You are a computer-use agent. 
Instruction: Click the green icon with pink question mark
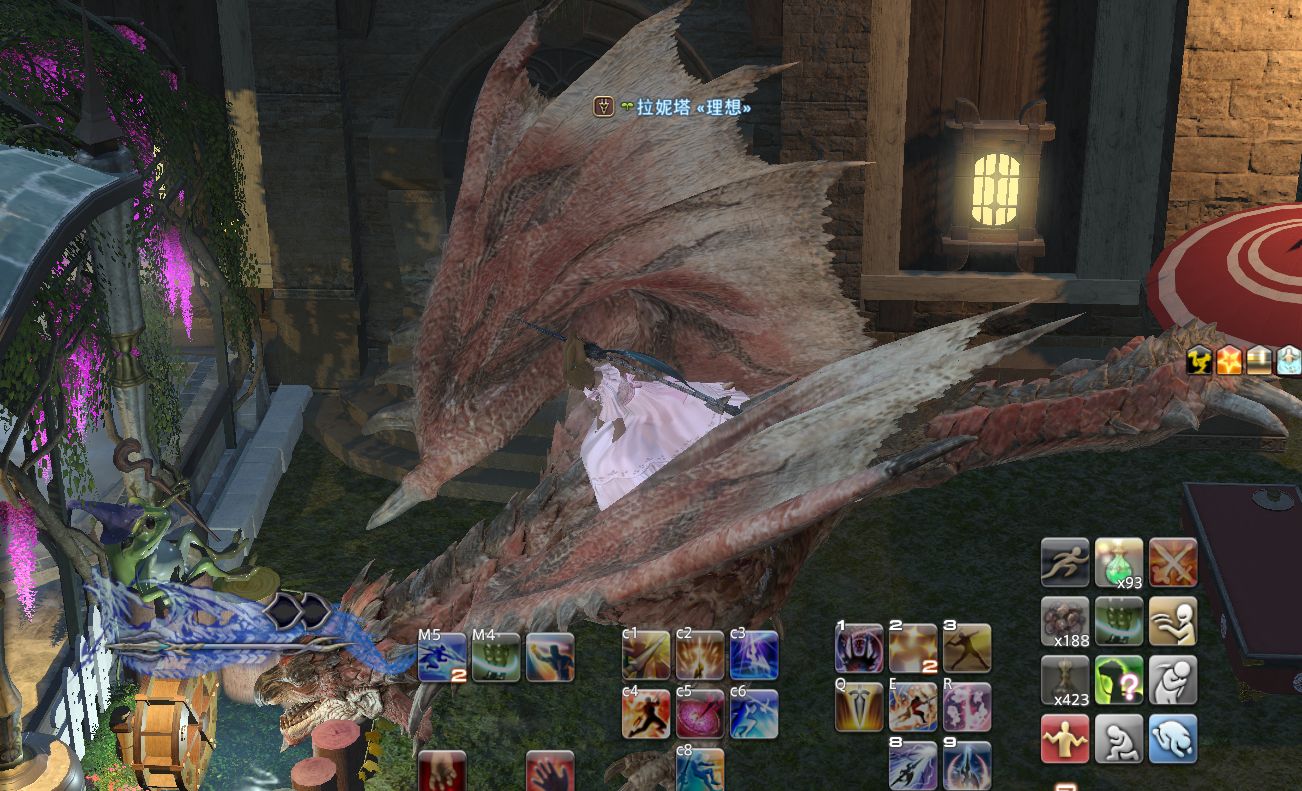[1119, 680]
